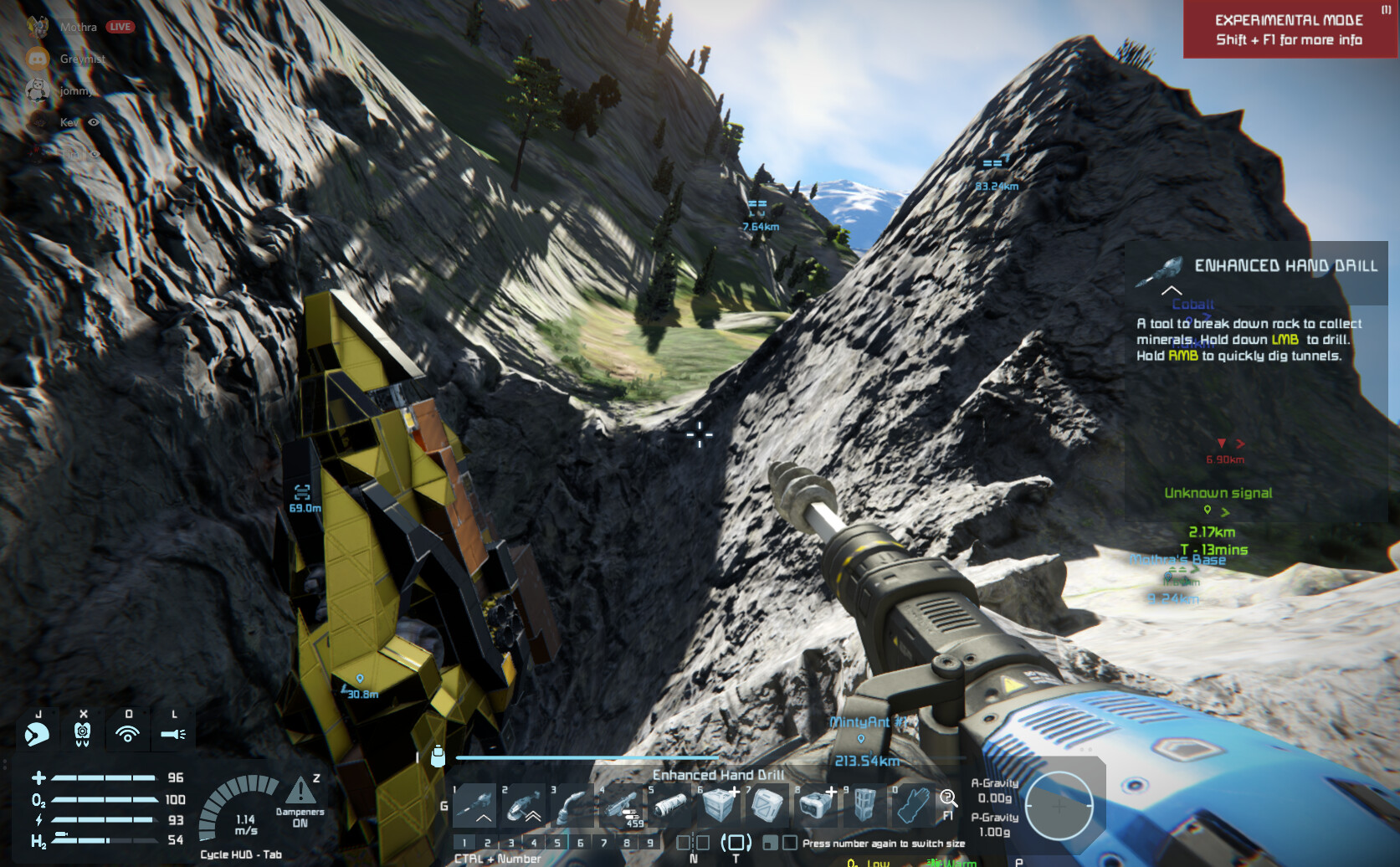Viewport: 1400px width, 867px height.
Task: Equip the welder in slot 3
Action: pyautogui.click(x=573, y=806)
